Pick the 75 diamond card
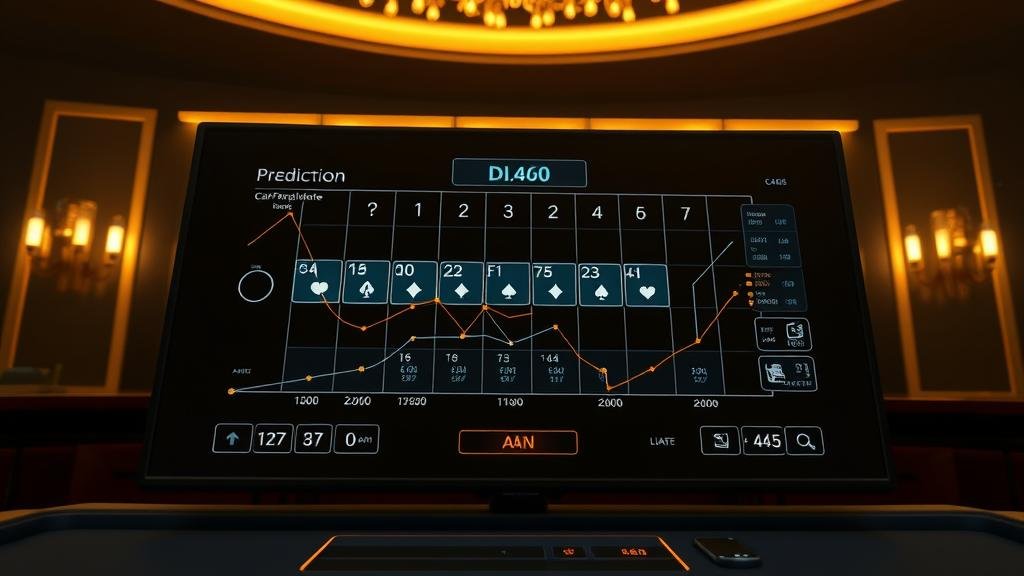 point(554,284)
